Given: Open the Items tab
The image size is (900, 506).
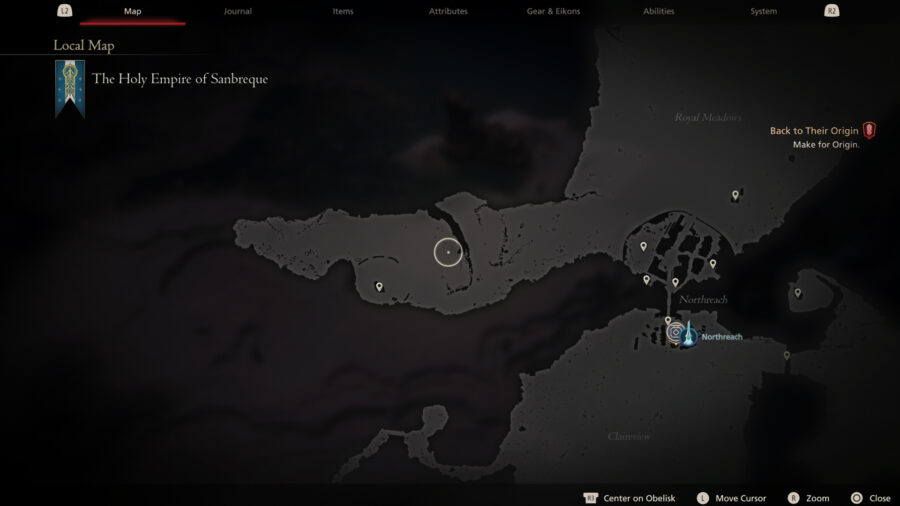Looking at the screenshot, I should point(343,11).
